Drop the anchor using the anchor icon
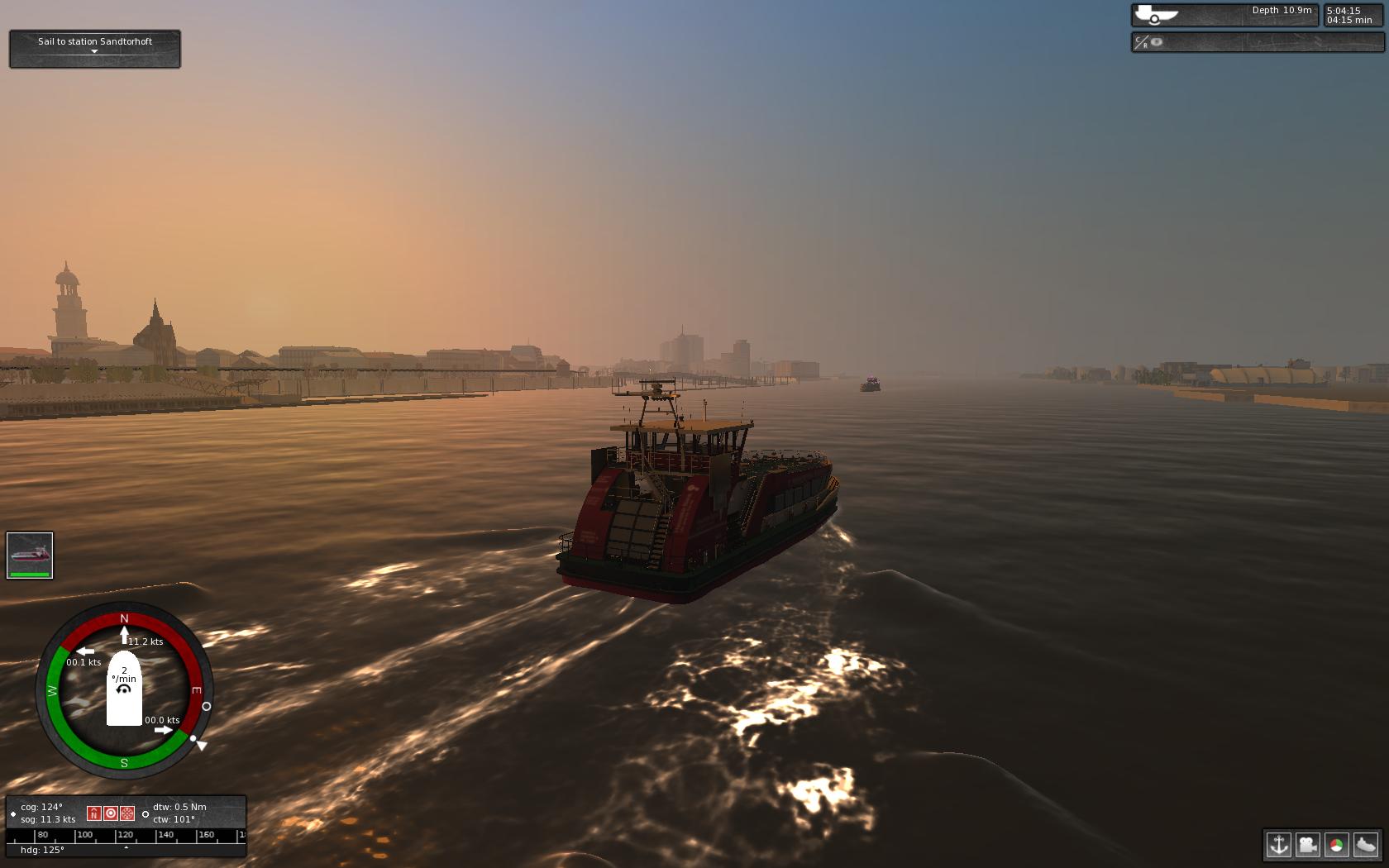Screen dimensions: 1389x868 click(1279, 846)
